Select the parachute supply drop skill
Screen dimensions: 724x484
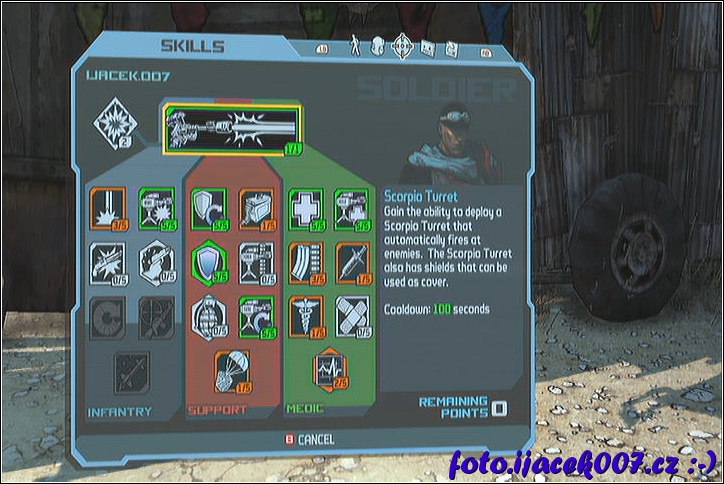(233, 369)
